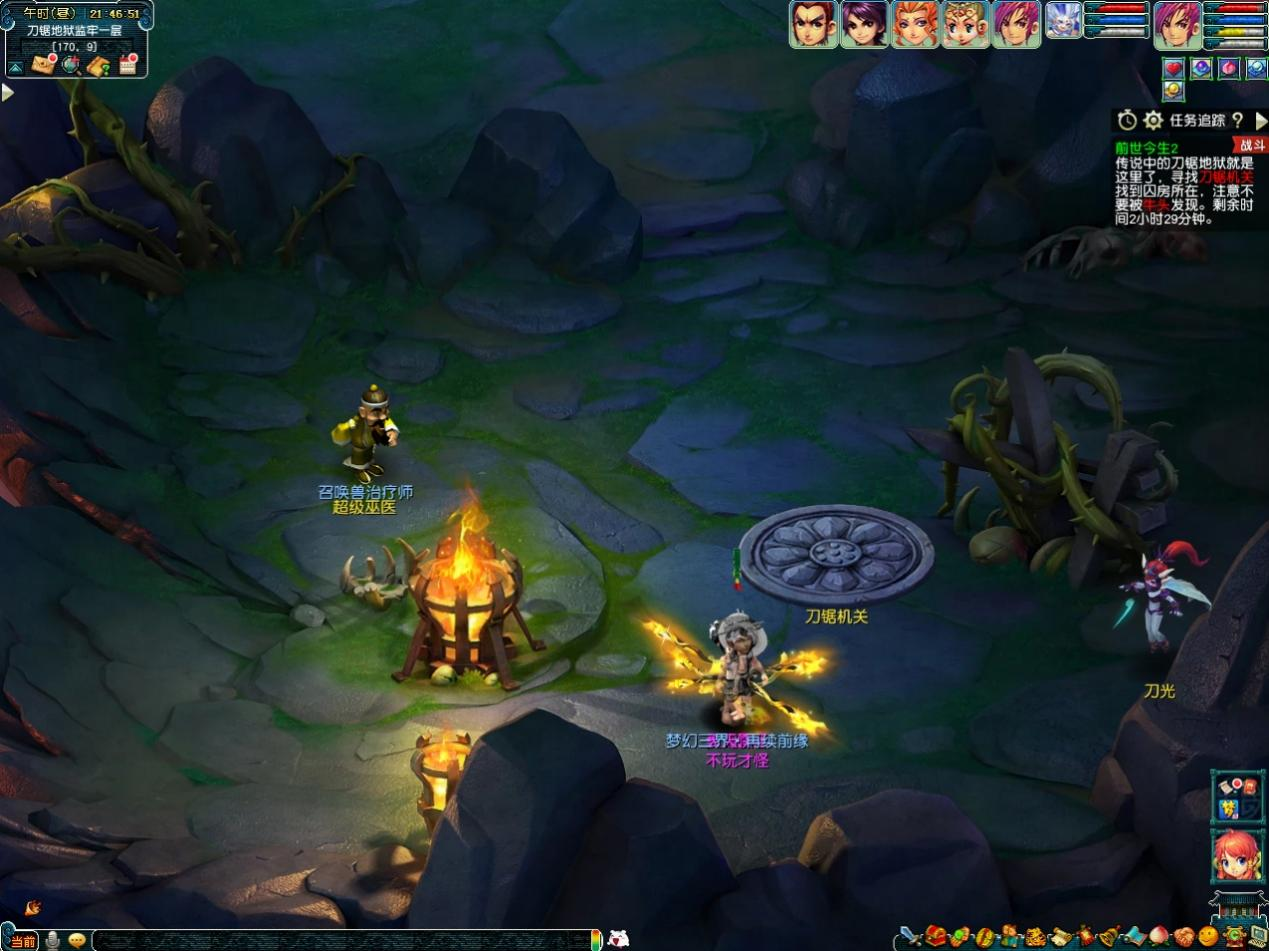Collapse the 任务追踪 panel with arrow

tap(1260, 121)
